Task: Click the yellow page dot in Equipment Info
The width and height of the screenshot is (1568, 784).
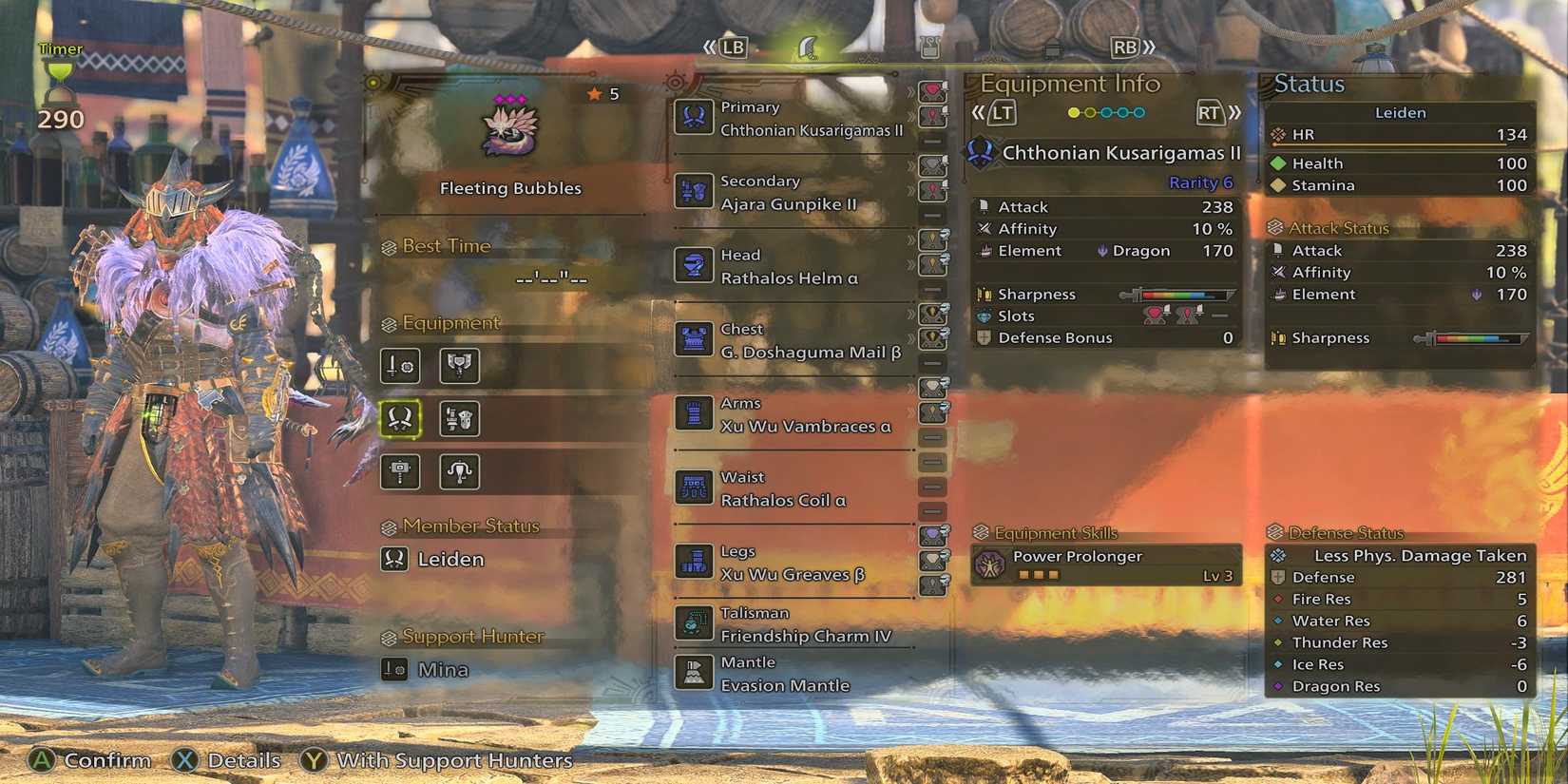Action: pos(1074,112)
